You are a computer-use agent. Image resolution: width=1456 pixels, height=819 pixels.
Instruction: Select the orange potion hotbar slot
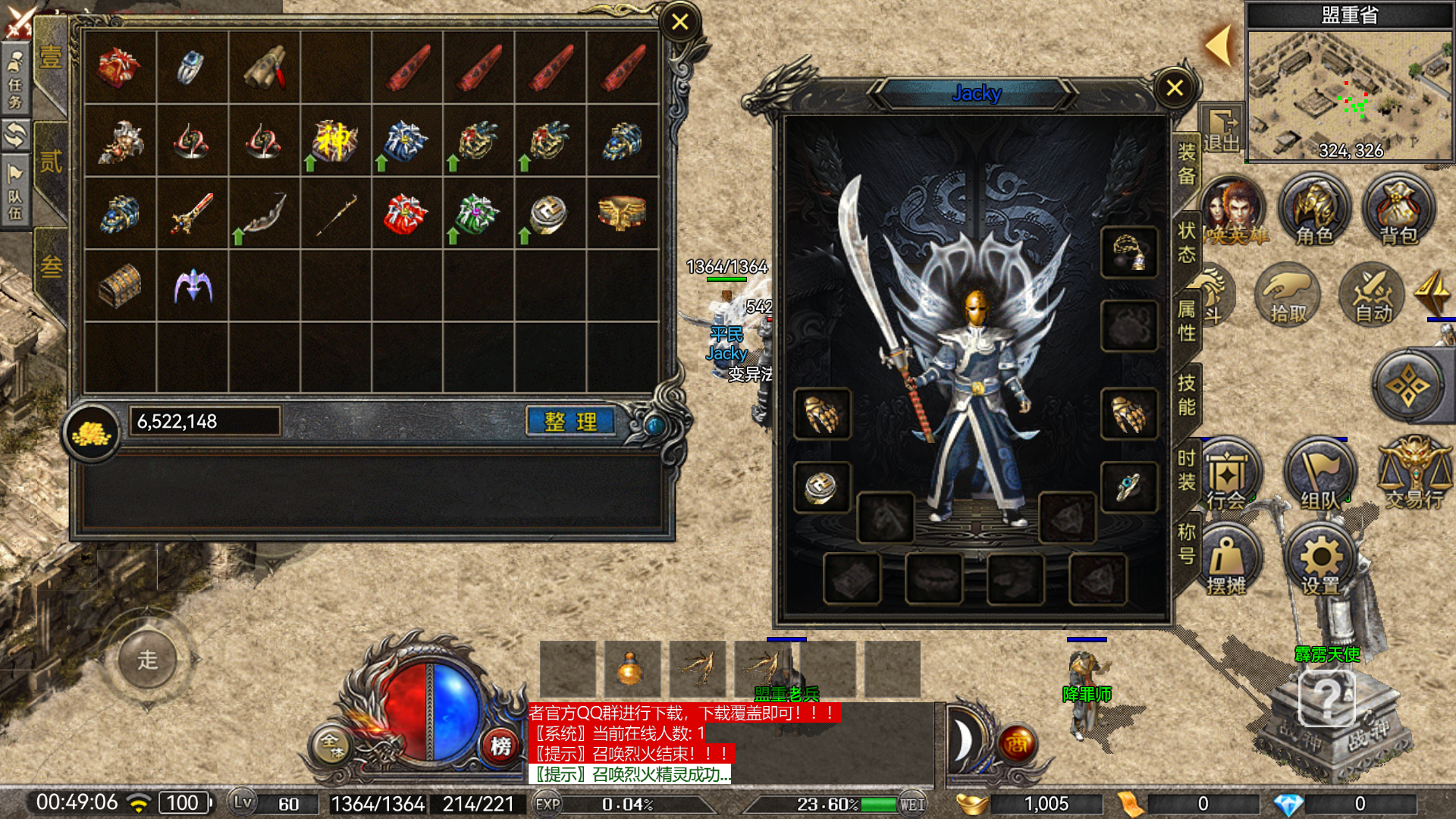[632, 669]
